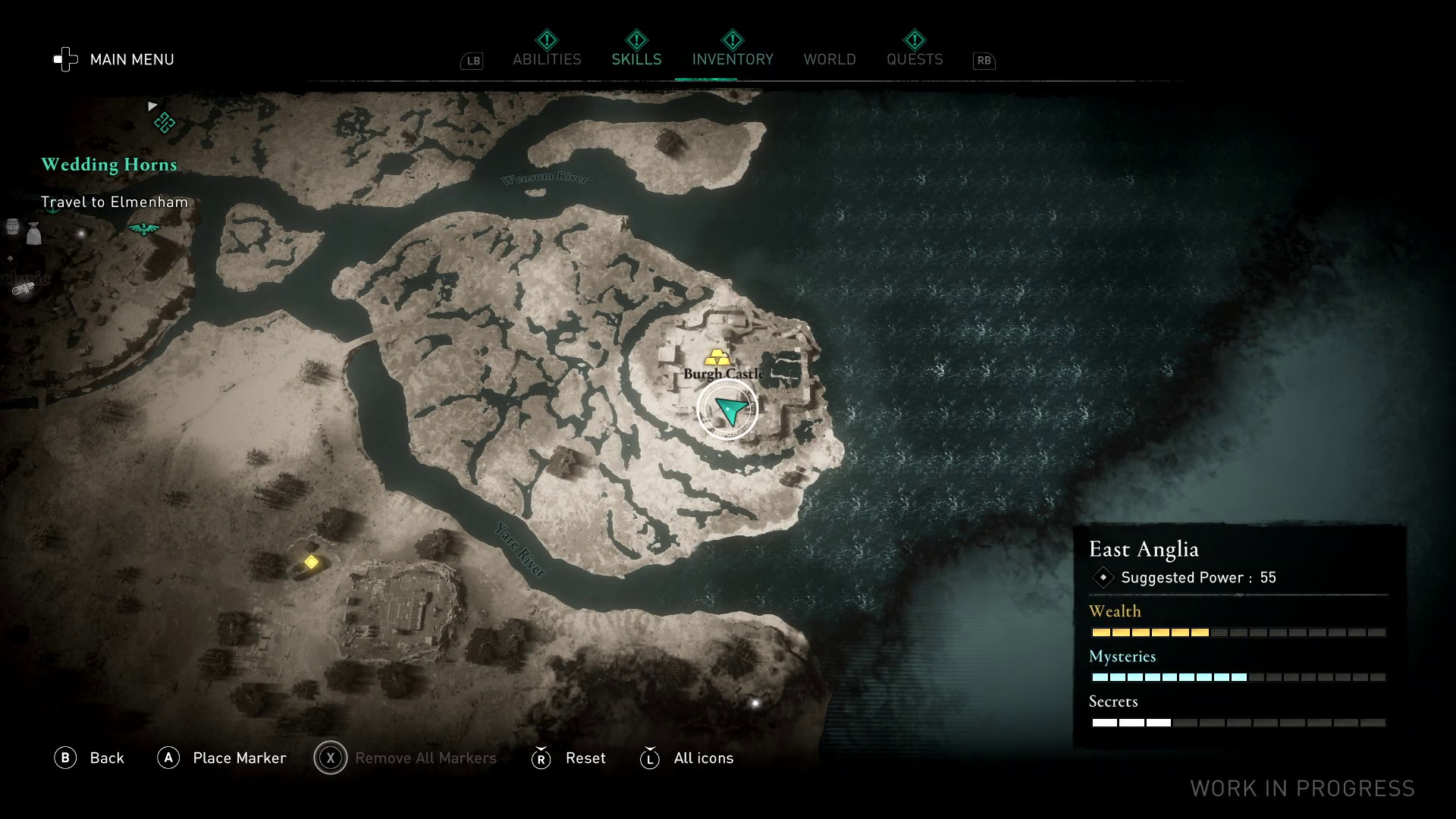The width and height of the screenshot is (1456, 819).
Task: Go back using the Back option
Action: click(89, 758)
